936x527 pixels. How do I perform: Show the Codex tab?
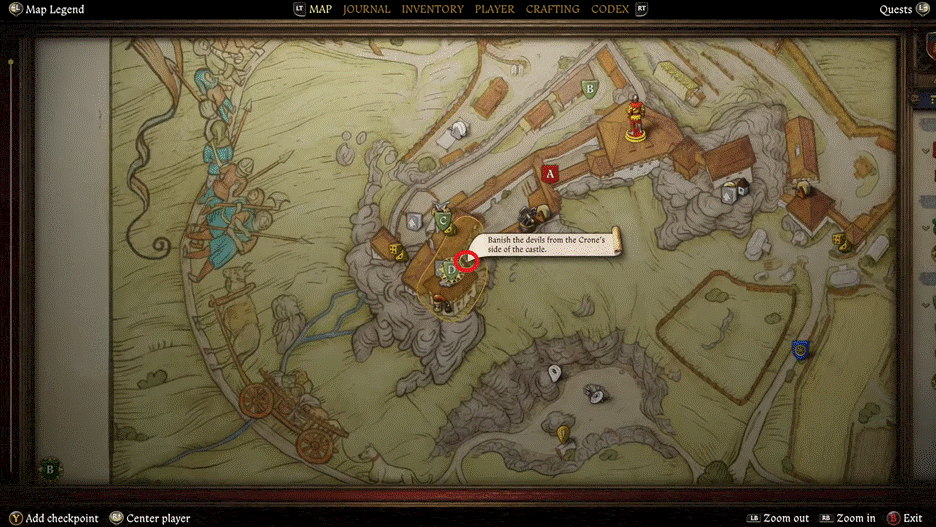tap(610, 9)
